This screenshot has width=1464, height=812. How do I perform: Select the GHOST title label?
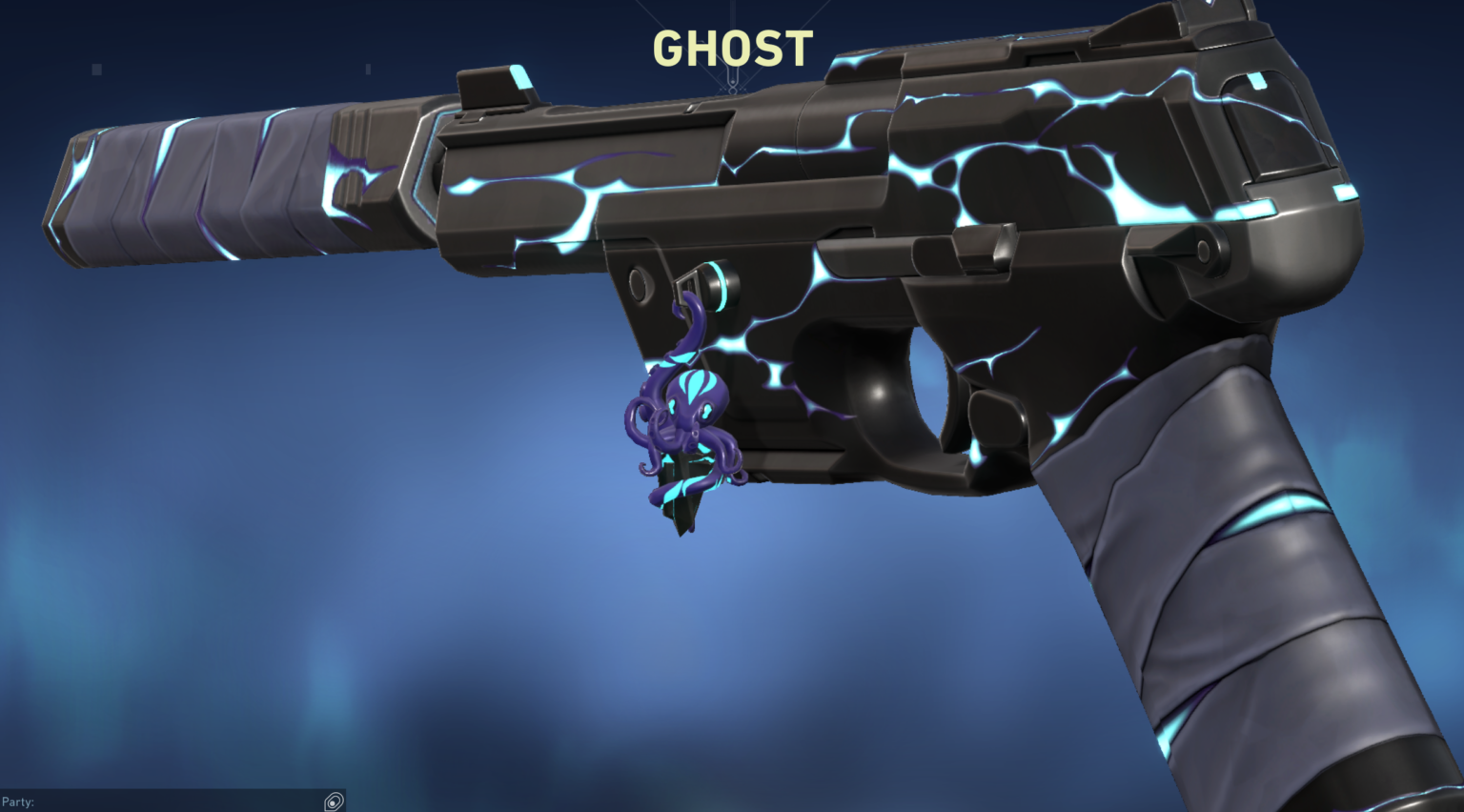click(x=732, y=50)
